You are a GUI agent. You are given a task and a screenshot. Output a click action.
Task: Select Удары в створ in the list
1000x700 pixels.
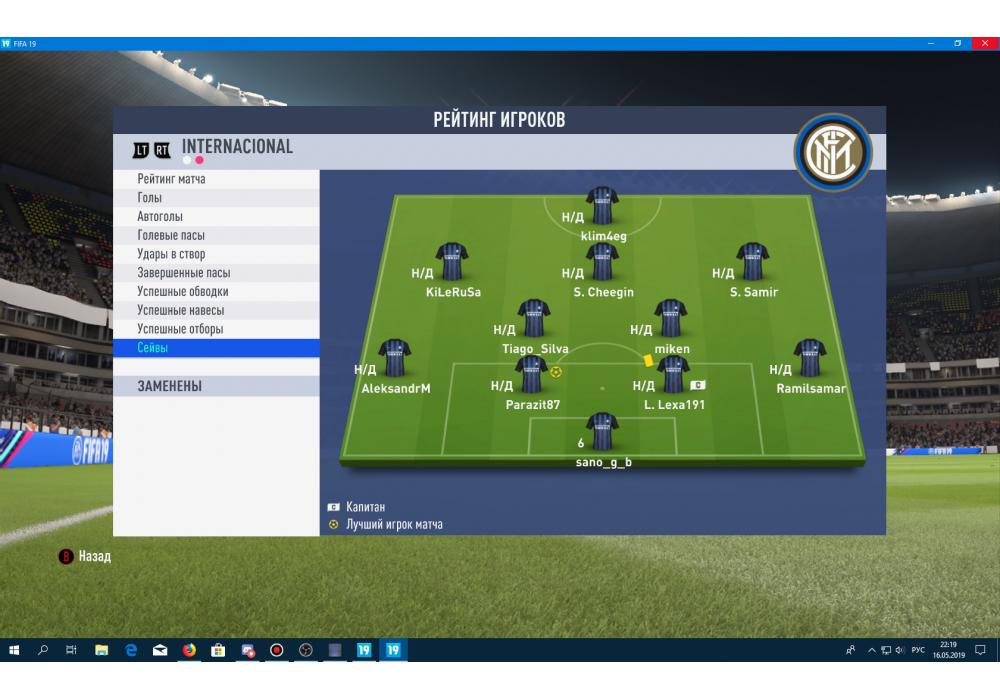pyautogui.click(x=215, y=254)
